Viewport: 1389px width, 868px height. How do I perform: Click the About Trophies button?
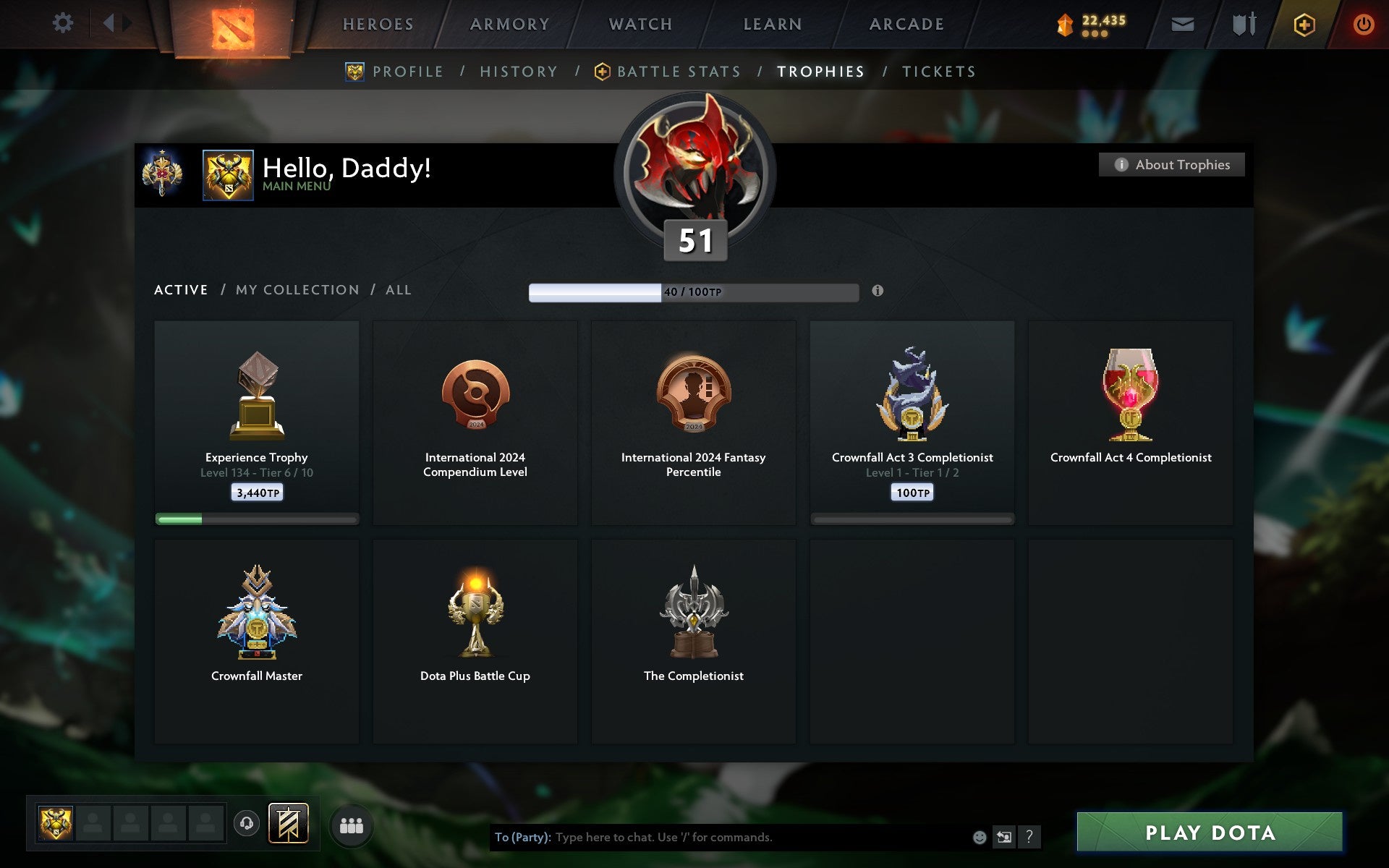click(x=1171, y=164)
